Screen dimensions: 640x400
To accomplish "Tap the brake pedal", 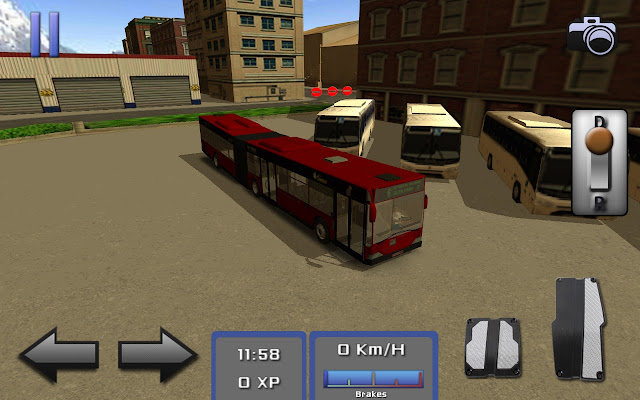I will [x=492, y=346].
